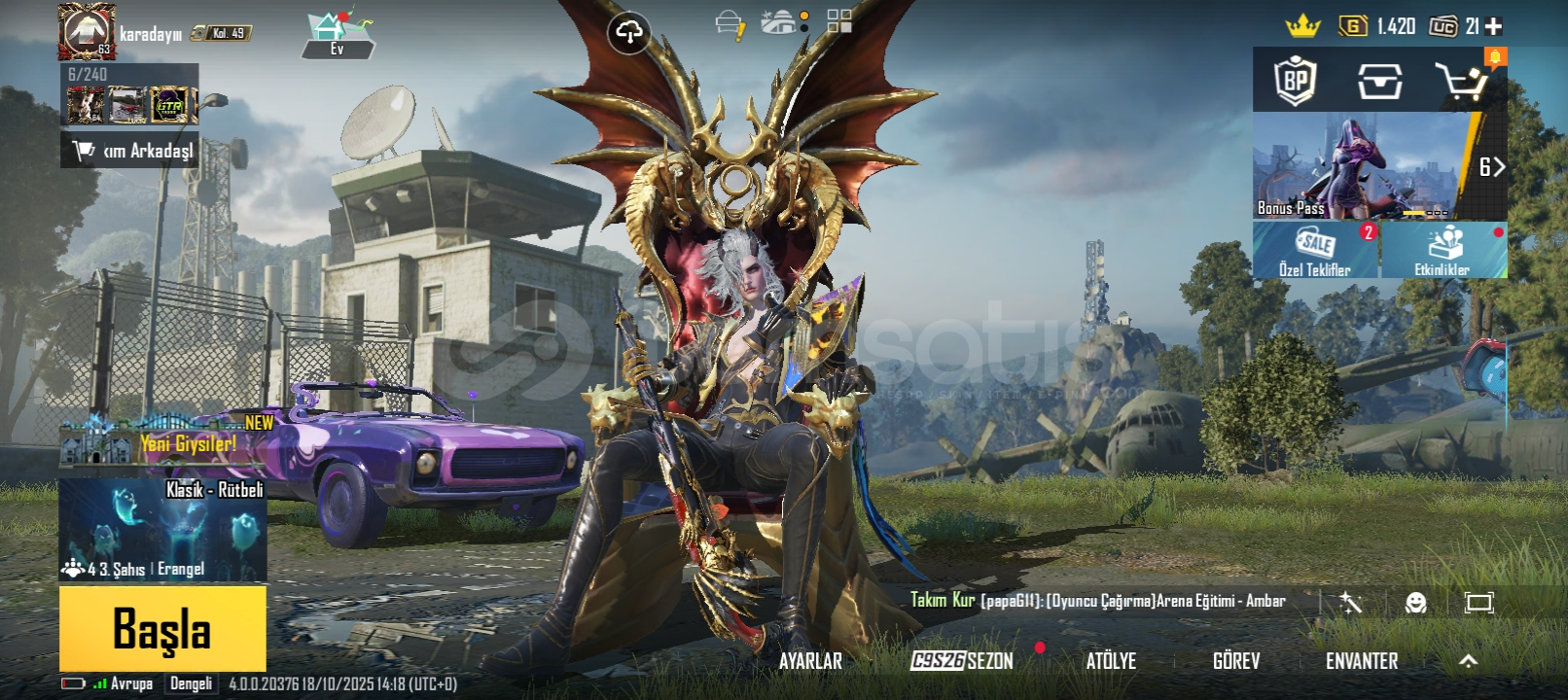This screenshot has width=1568, height=700.
Task: Open the BP shield icon
Action: (x=1296, y=81)
